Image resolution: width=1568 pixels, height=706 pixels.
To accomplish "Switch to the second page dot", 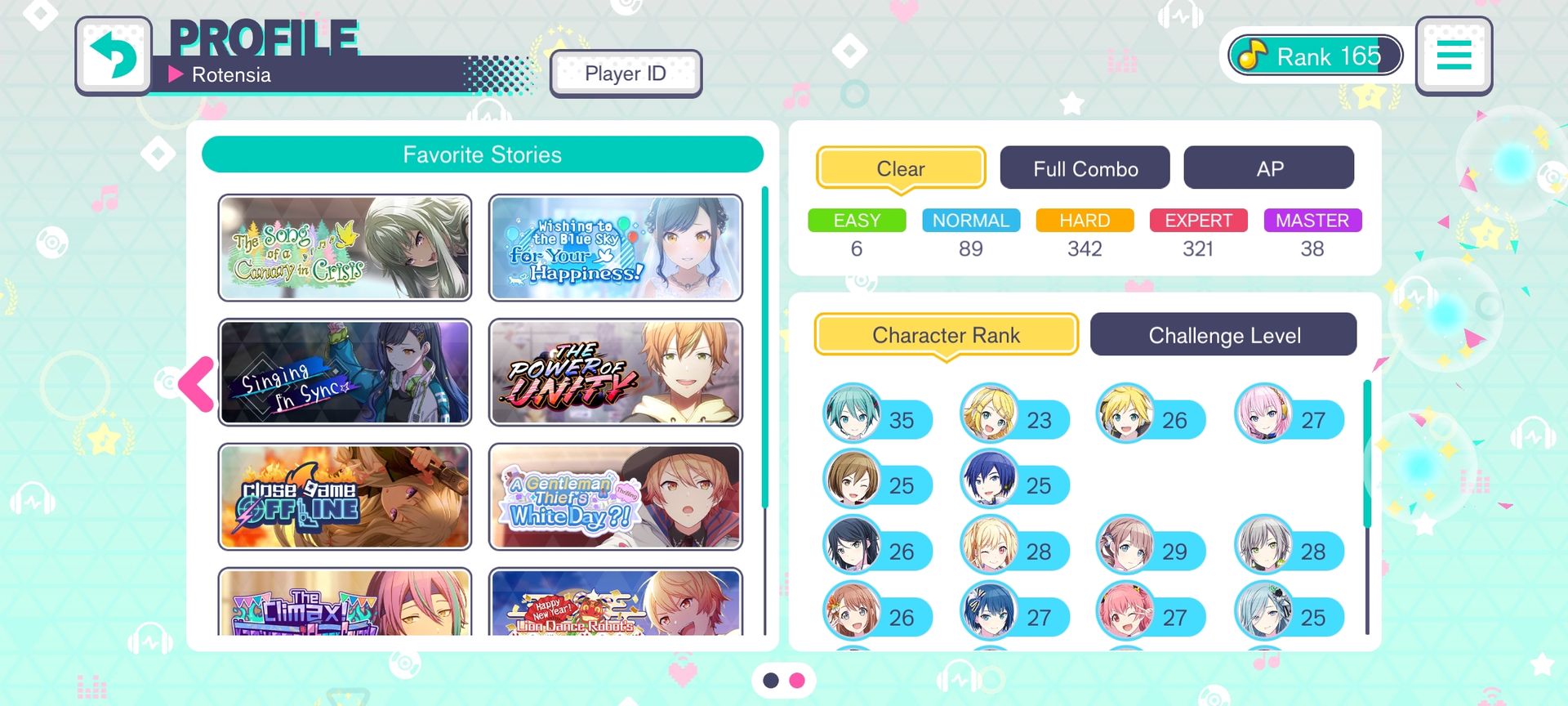I will coord(797,680).
